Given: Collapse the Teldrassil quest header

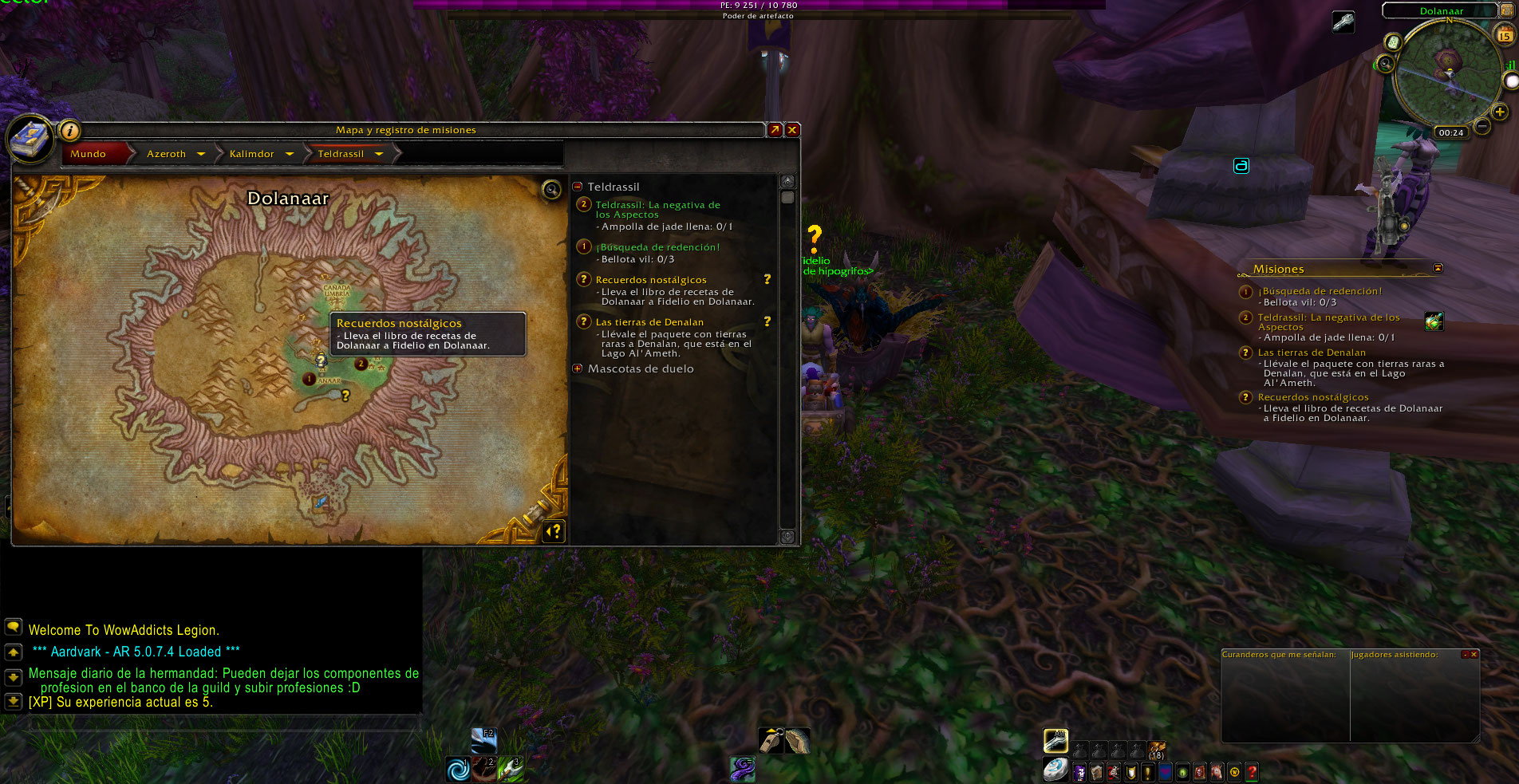Looking at the screenshot, I should click(578, 187).
